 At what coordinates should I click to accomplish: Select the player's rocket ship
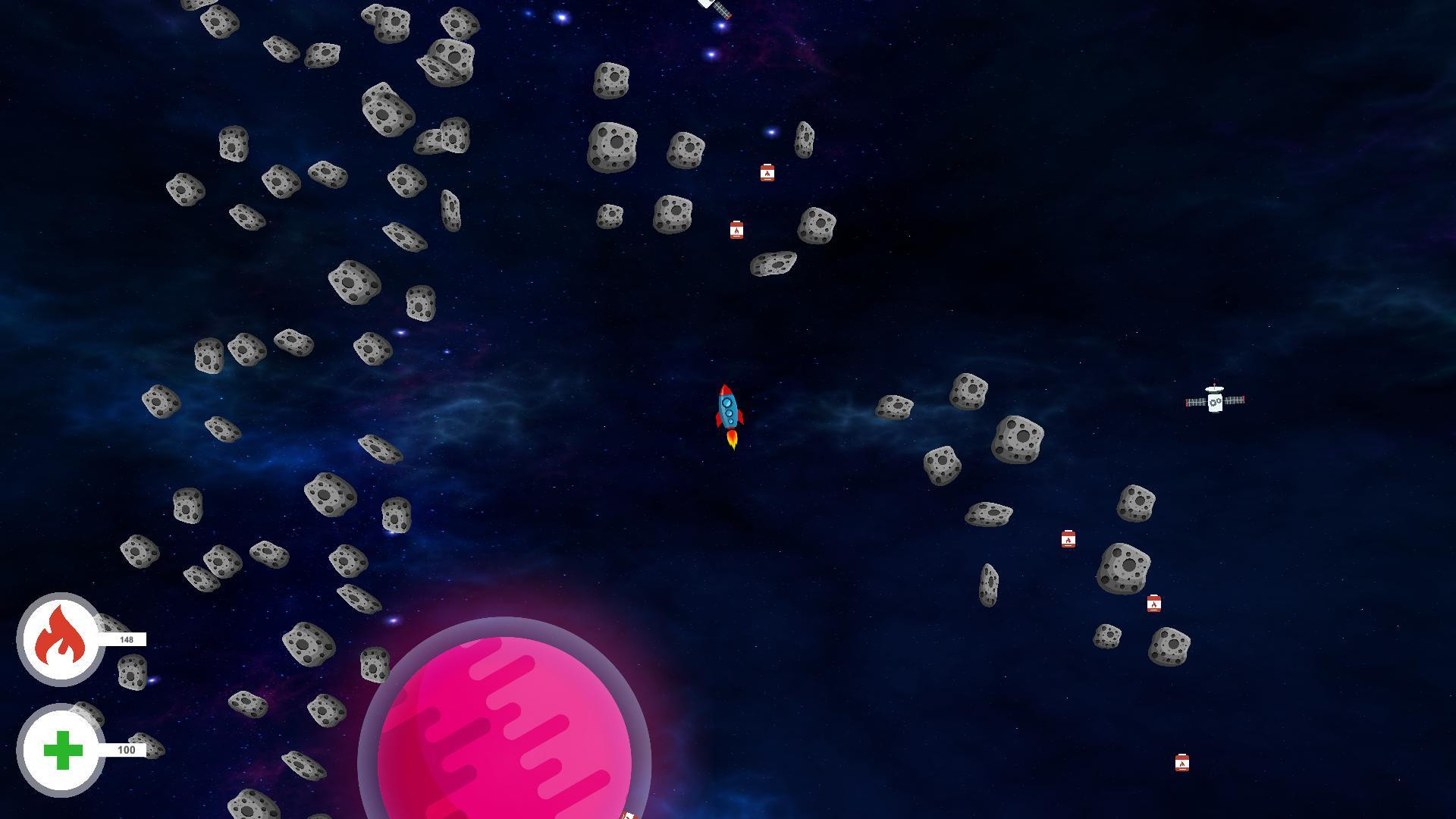coord(727,409)
